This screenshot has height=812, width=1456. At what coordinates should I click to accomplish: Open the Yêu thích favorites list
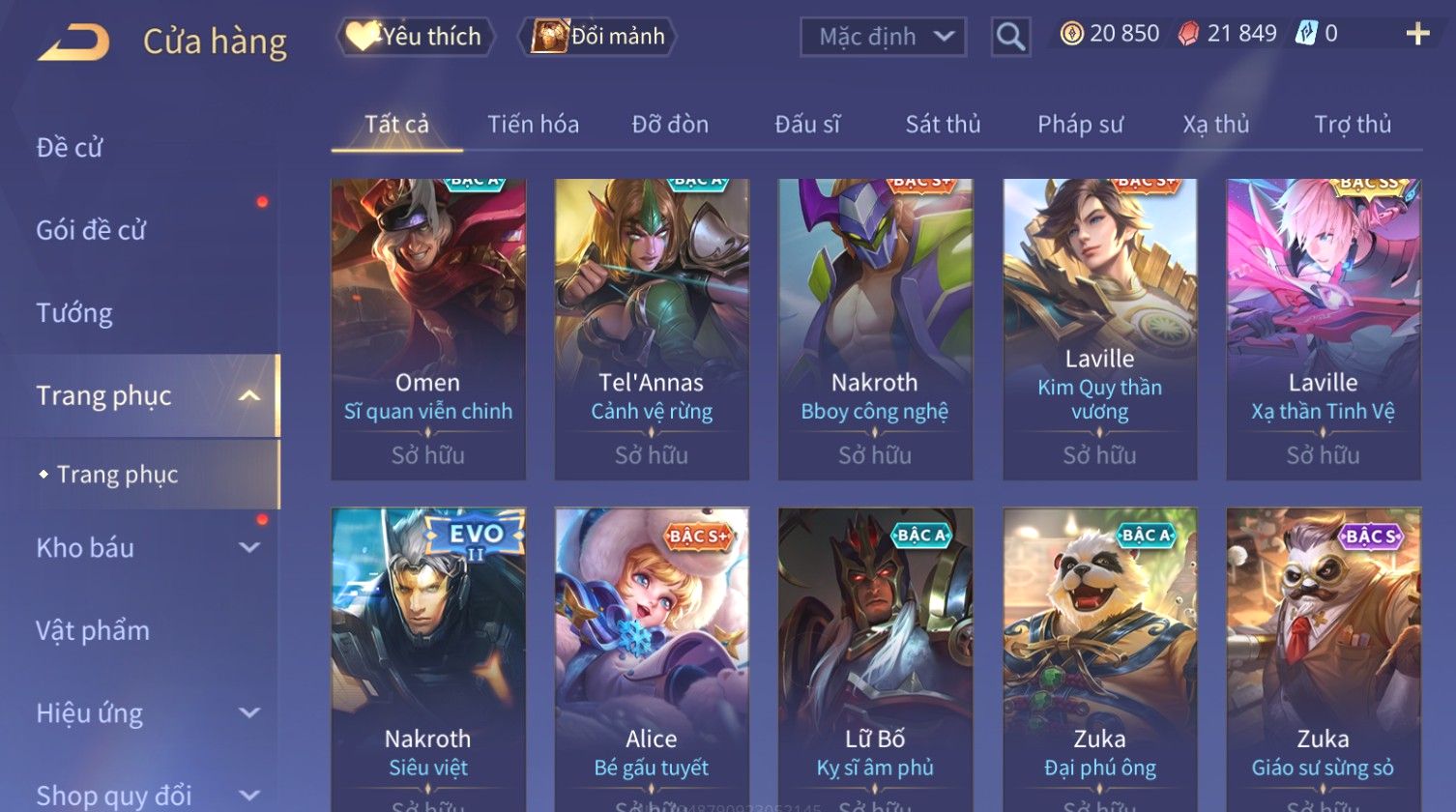click(416, 37)
